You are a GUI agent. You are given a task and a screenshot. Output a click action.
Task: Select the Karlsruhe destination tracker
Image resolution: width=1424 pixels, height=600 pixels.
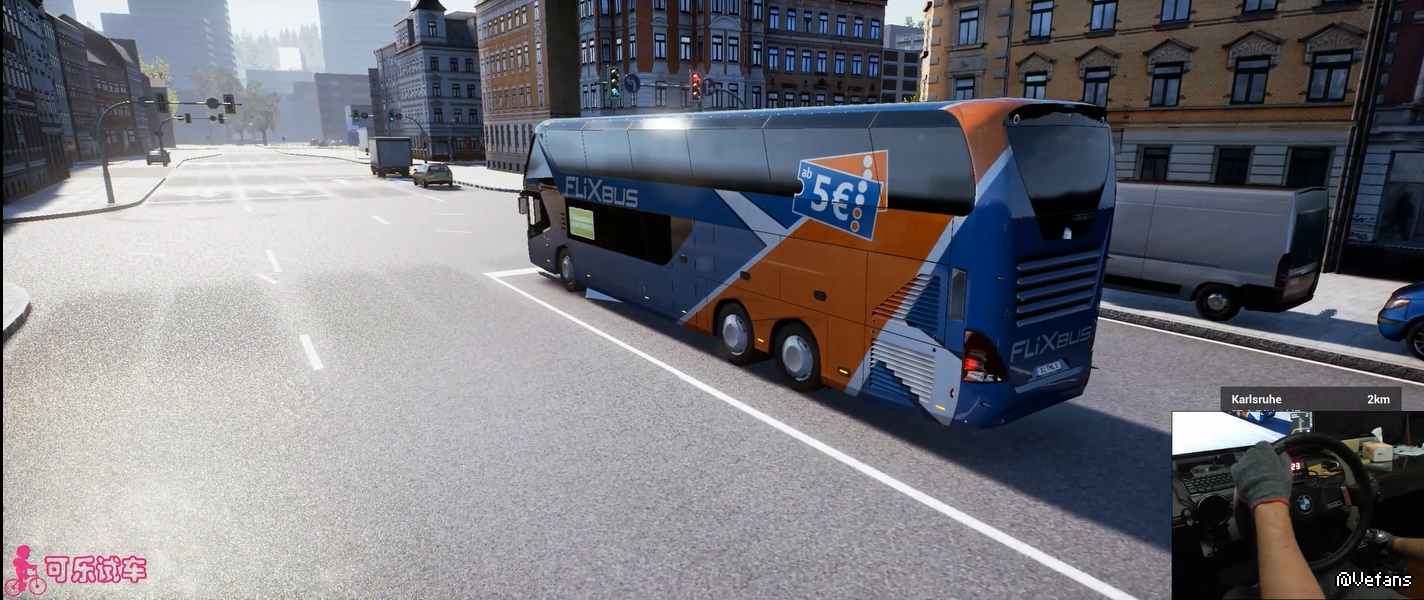tap(1309, 399)
